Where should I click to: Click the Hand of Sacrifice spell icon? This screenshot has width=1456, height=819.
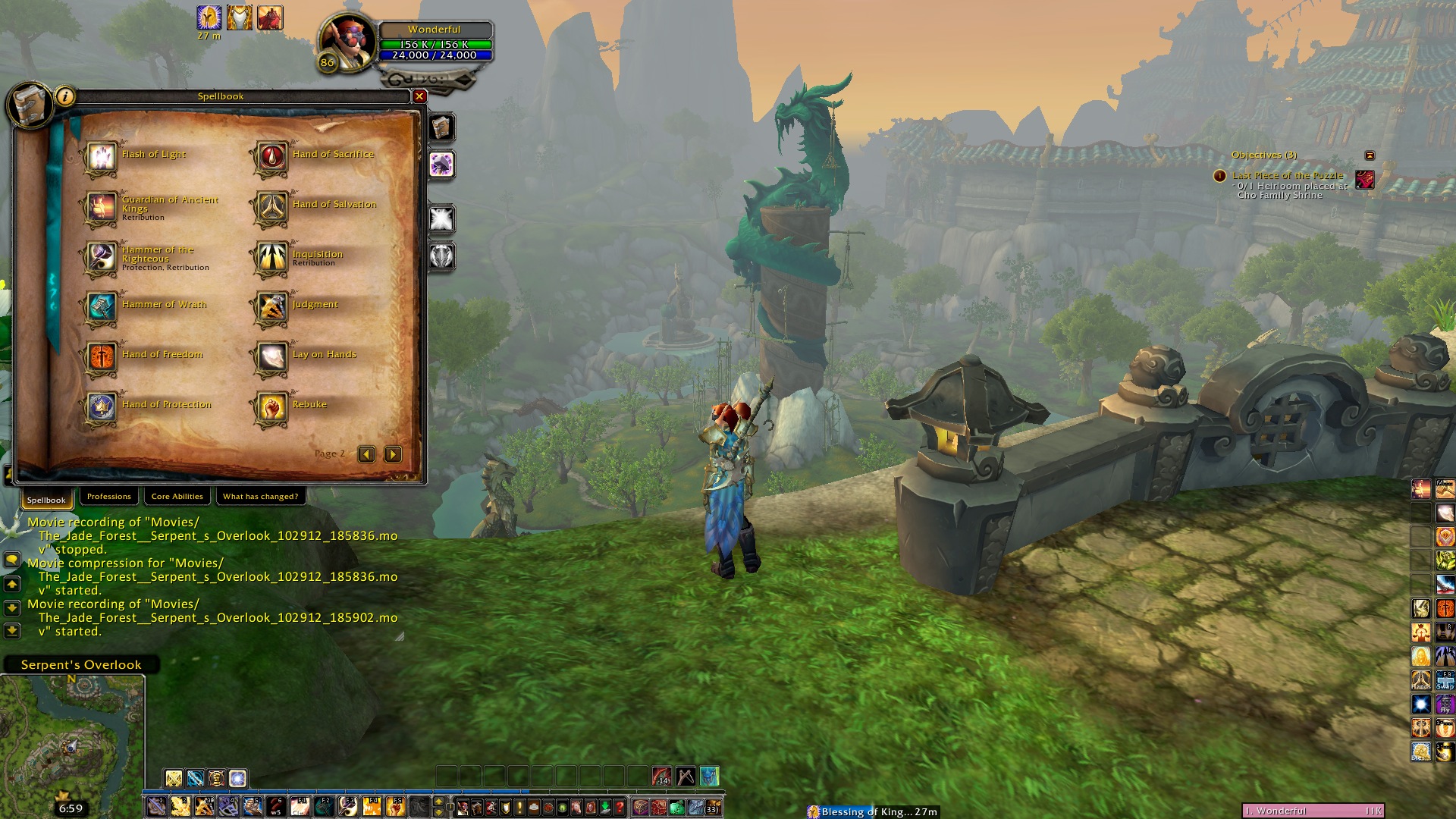271,157
